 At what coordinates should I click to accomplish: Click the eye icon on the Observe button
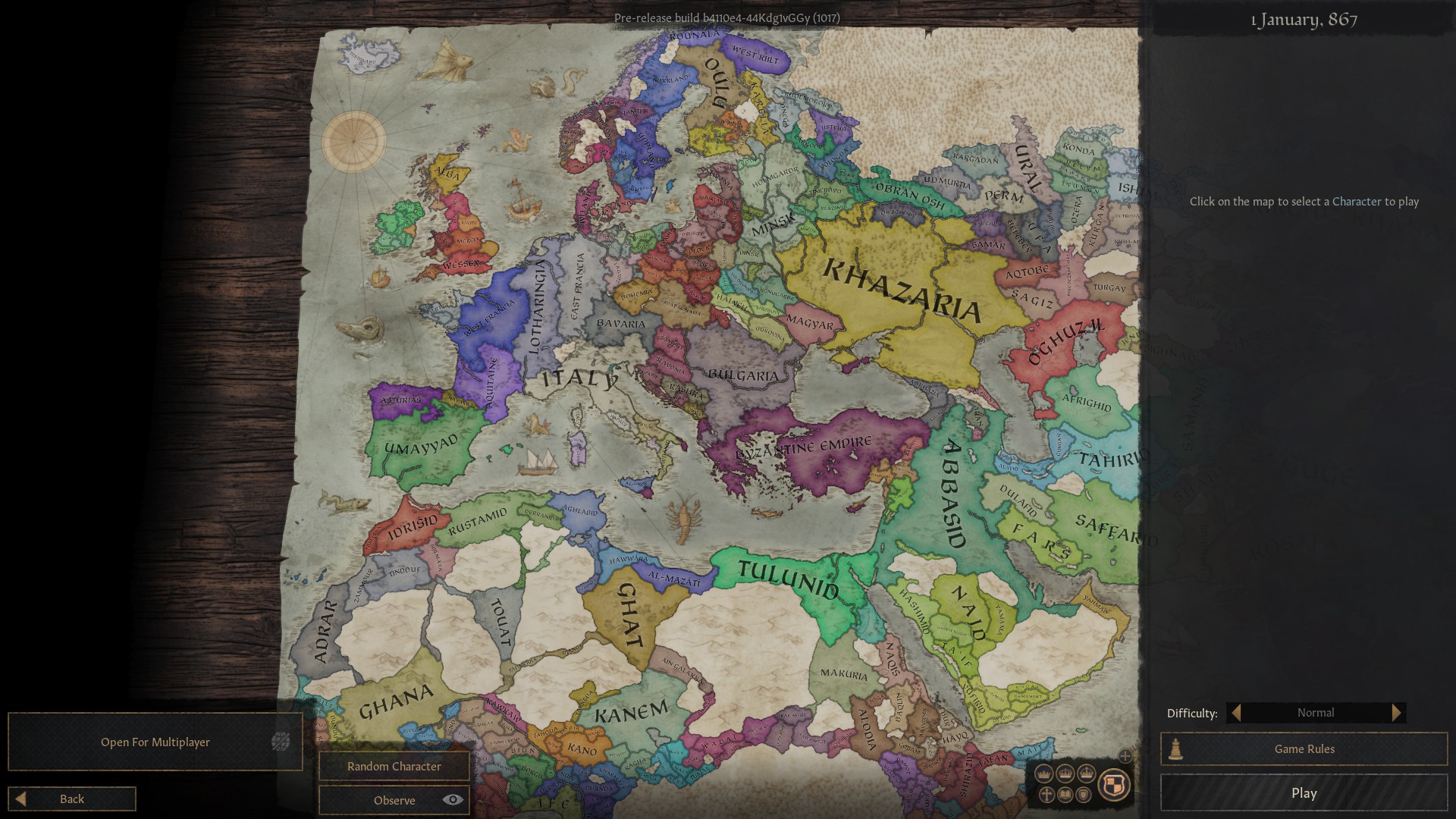[453, 799]
